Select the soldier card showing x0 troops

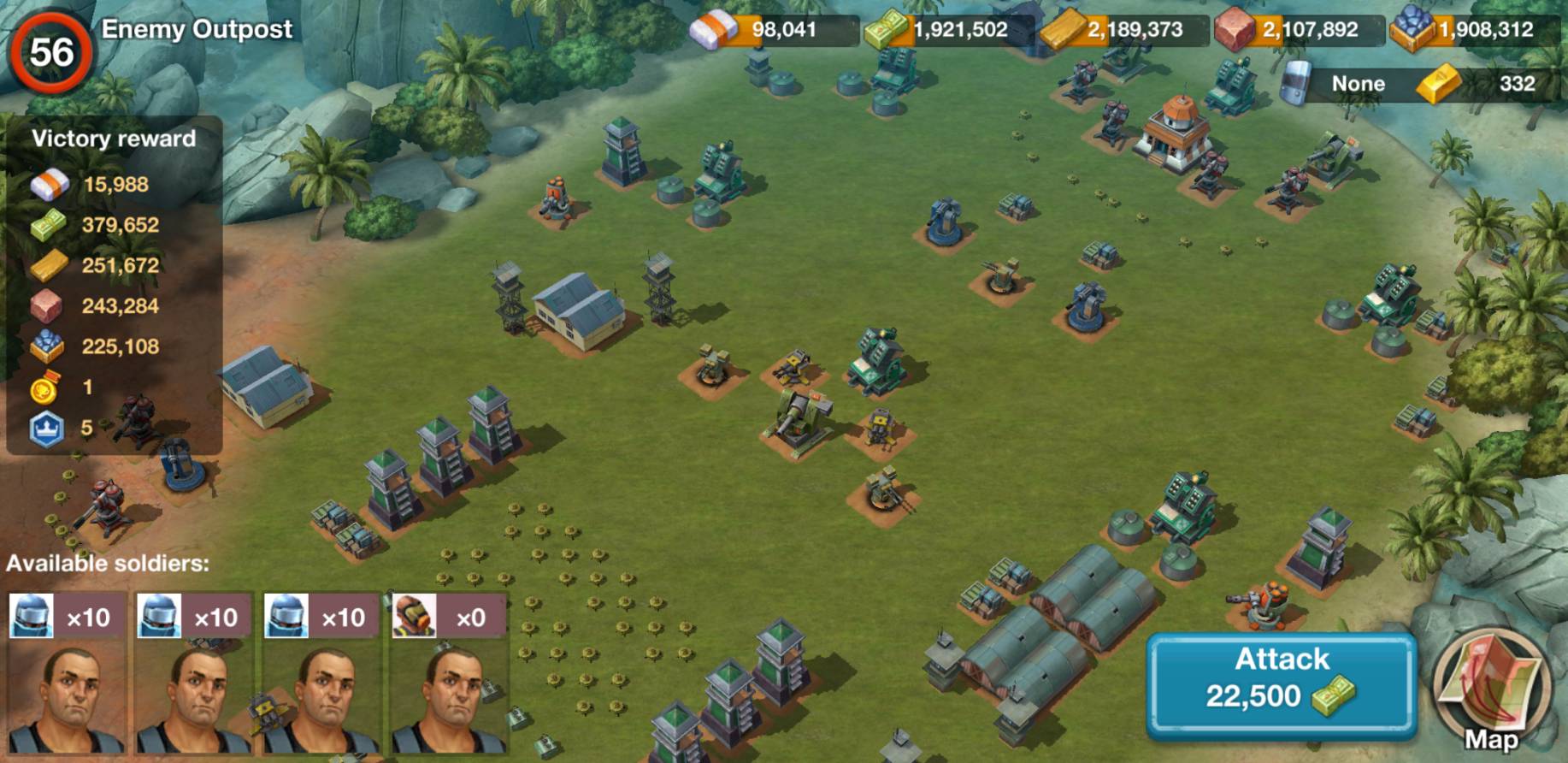448,672
